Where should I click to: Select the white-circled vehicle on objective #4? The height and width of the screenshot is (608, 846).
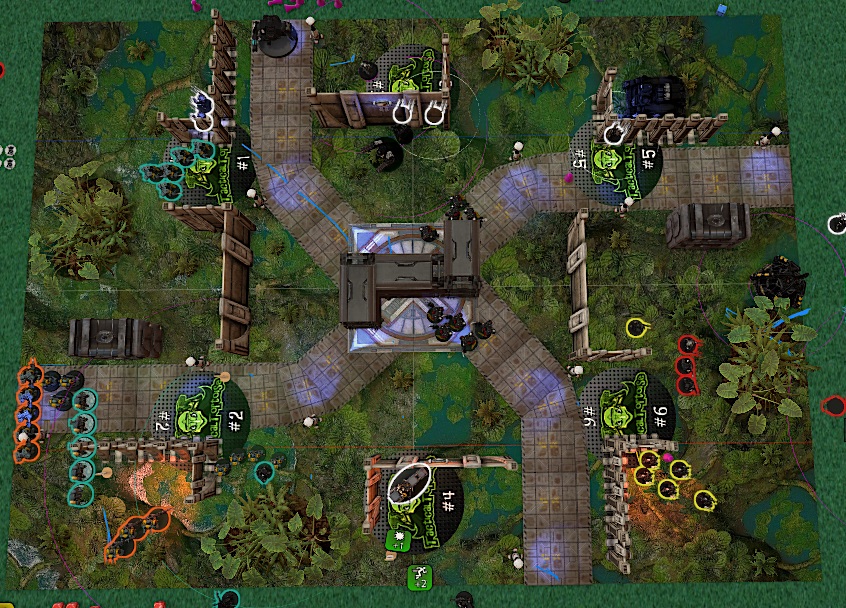408,483
